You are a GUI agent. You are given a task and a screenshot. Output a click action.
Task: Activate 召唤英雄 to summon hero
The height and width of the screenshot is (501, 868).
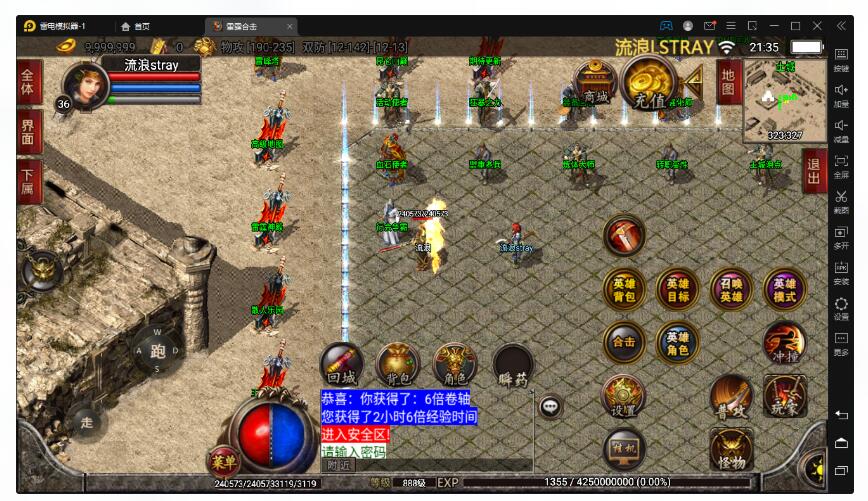(x=731, y=290)
